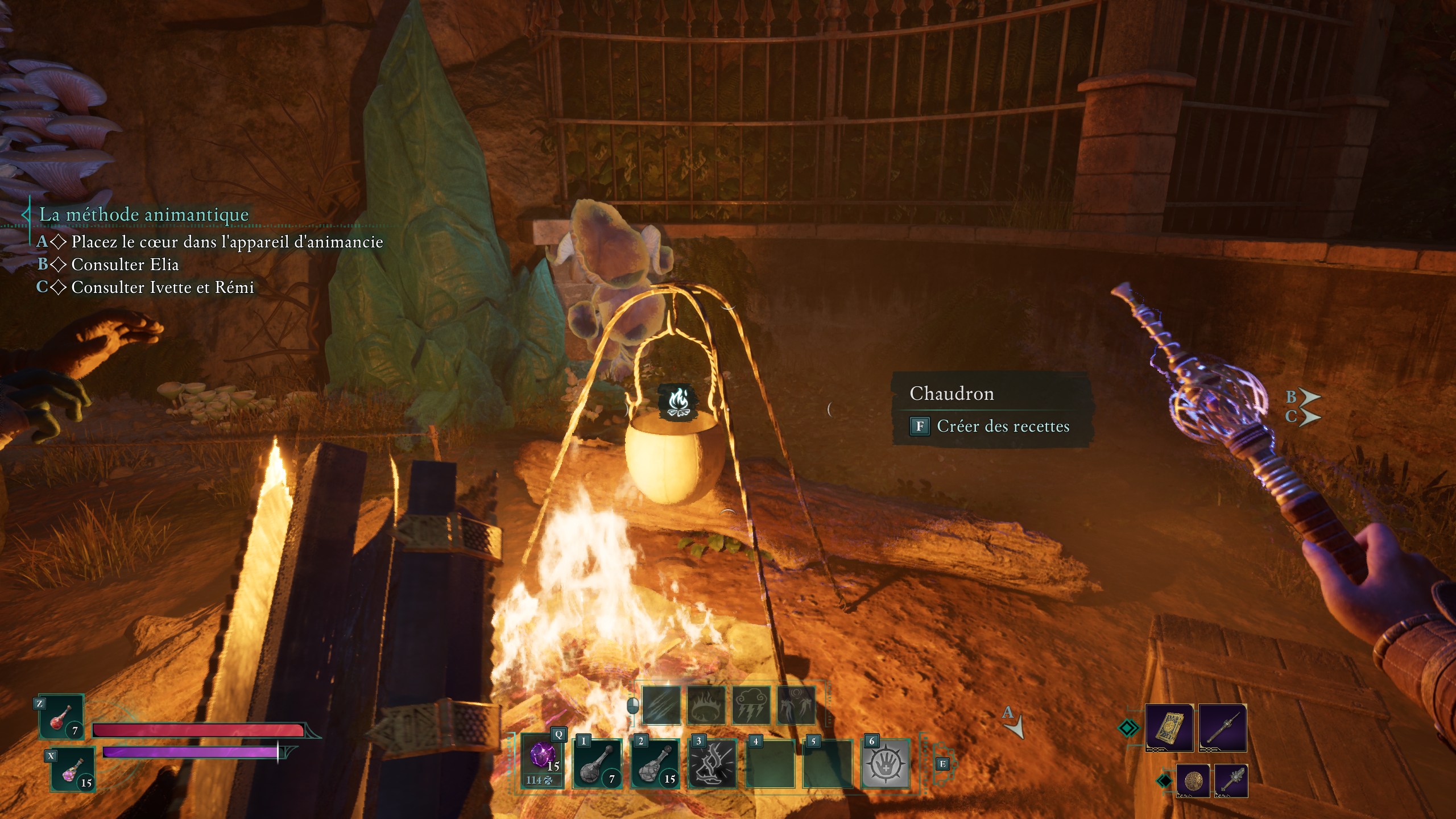Screen dimensions: 1456x819
Task: Activate the healing hand ability
Action: 886,764
